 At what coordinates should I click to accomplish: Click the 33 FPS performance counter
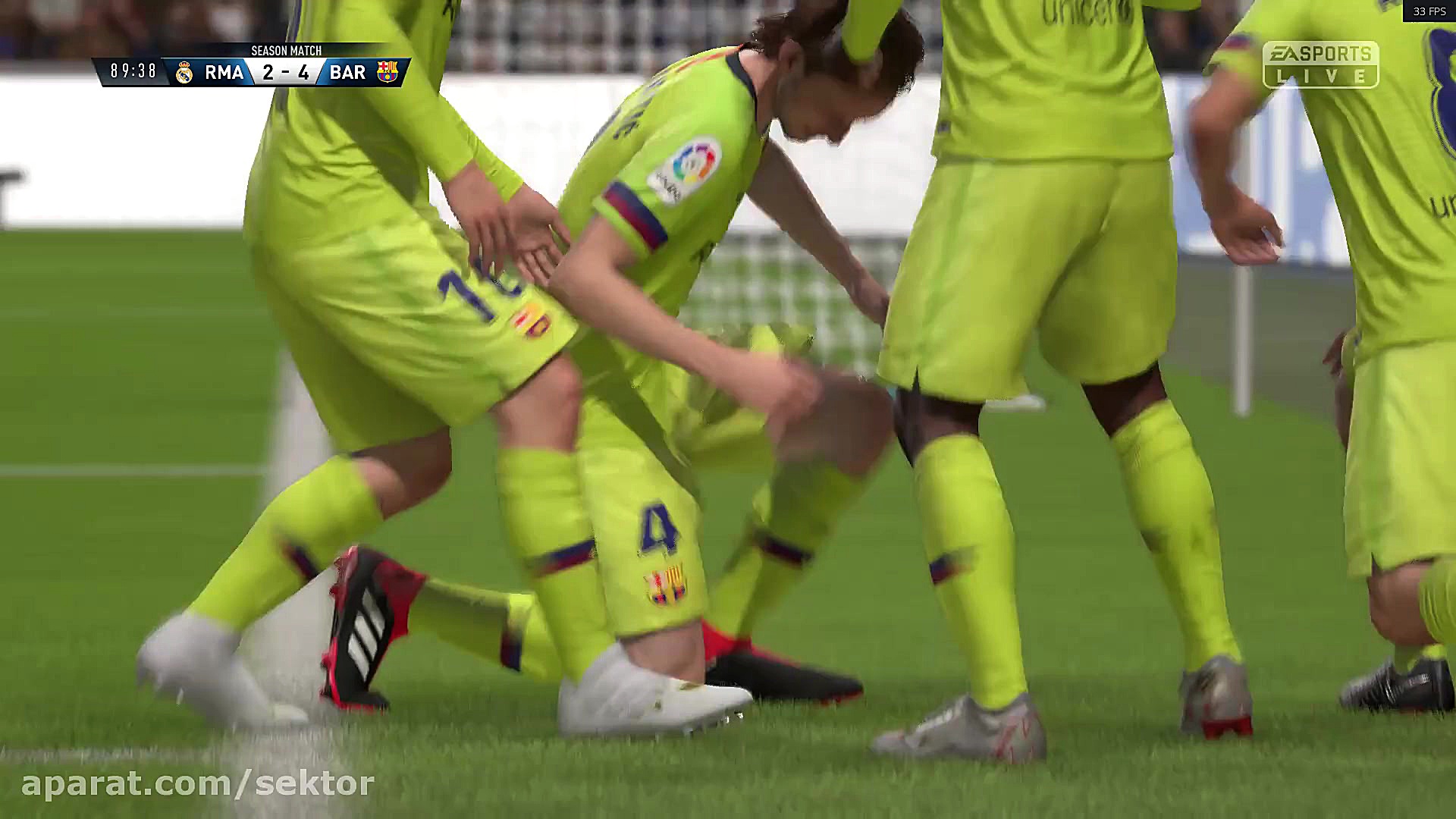[x=1431, y=11]
